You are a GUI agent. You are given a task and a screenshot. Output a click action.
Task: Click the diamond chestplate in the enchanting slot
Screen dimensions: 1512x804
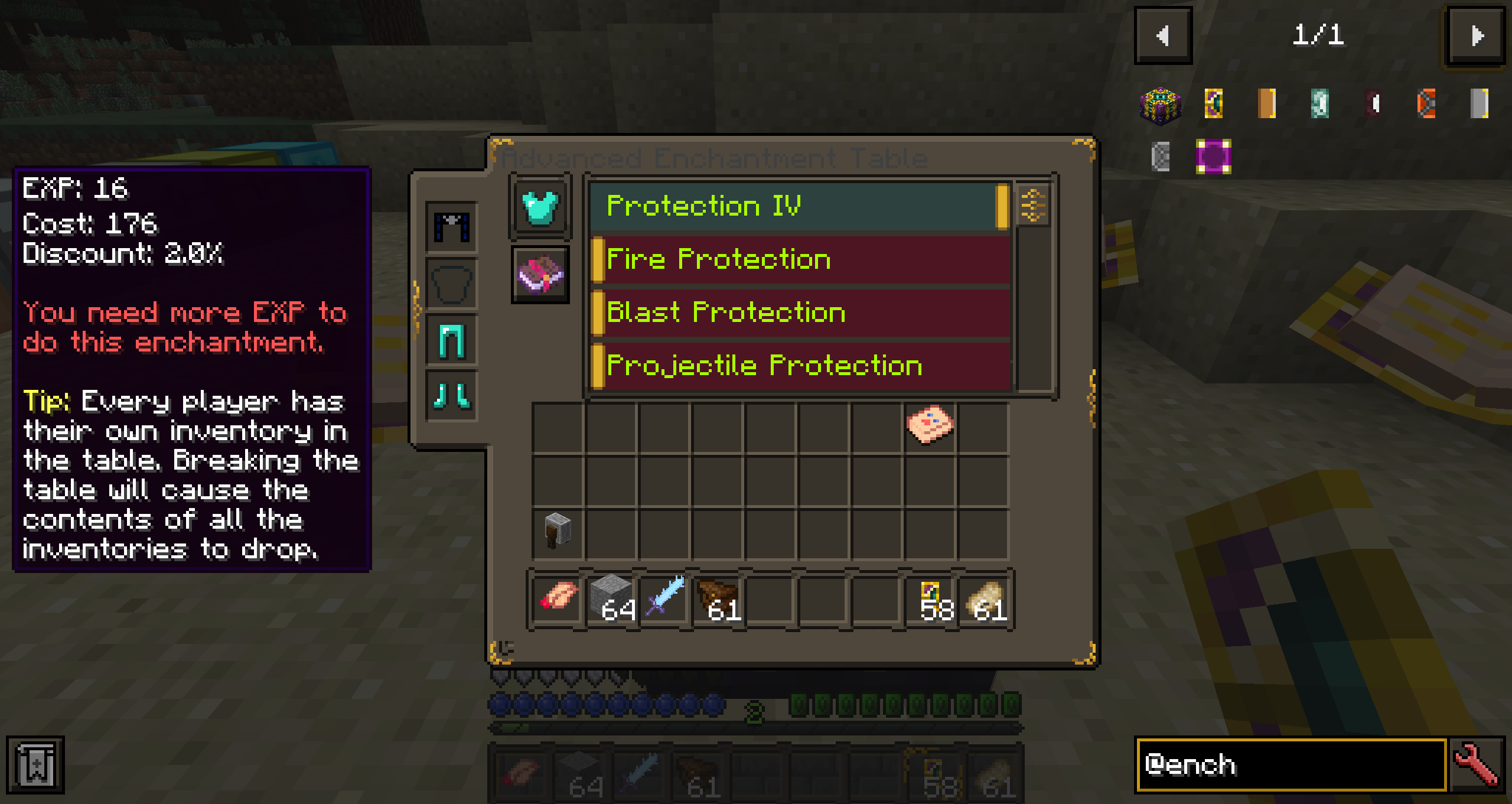coord(539,208)
